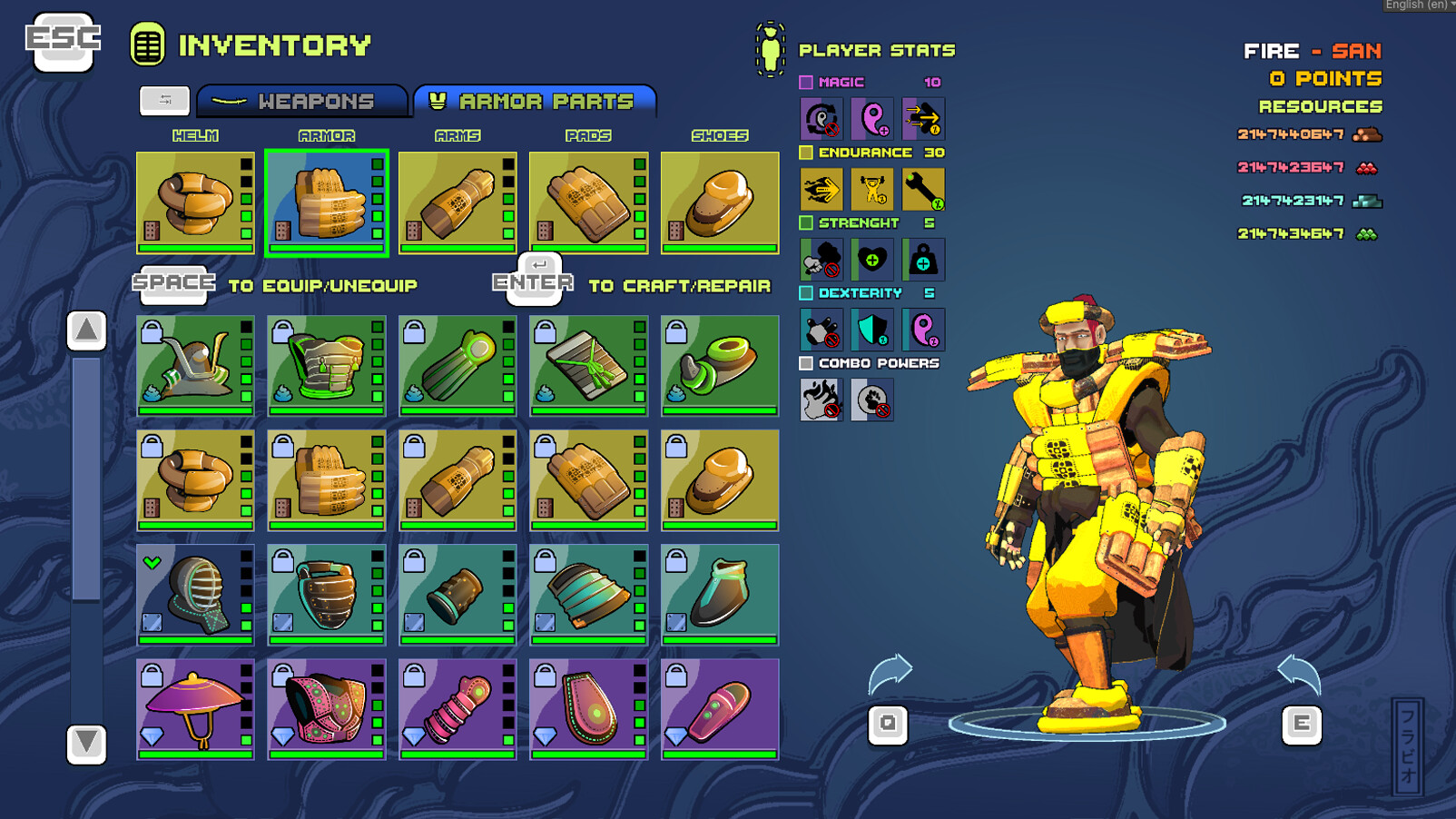Viewport: 1456px width, 819px height.
Task: Select the flaming arrow Endurance skill icon
Action: click(822, 188)
